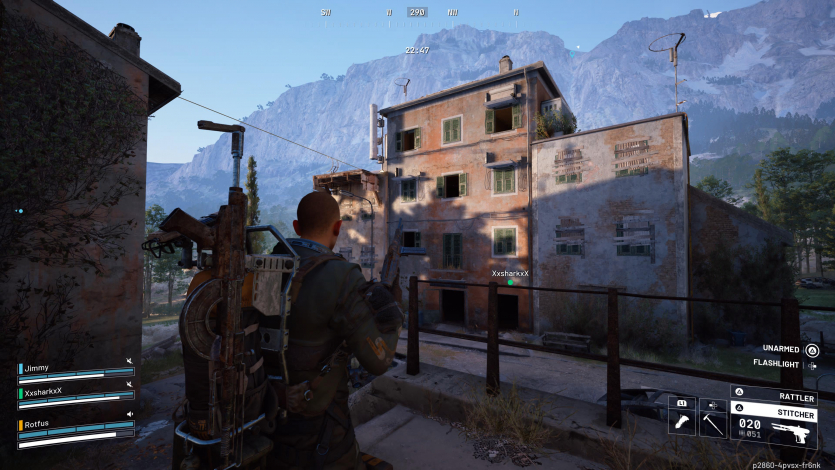The image size is (835, 470).
Task: Turn on the Flashlight option
Action: click(811, 364)
